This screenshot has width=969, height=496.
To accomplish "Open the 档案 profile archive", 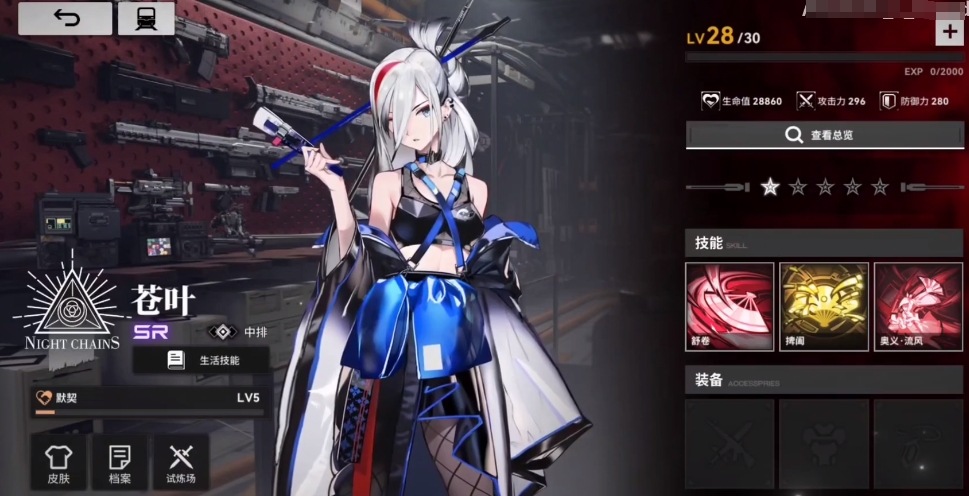I will point(119,463).
